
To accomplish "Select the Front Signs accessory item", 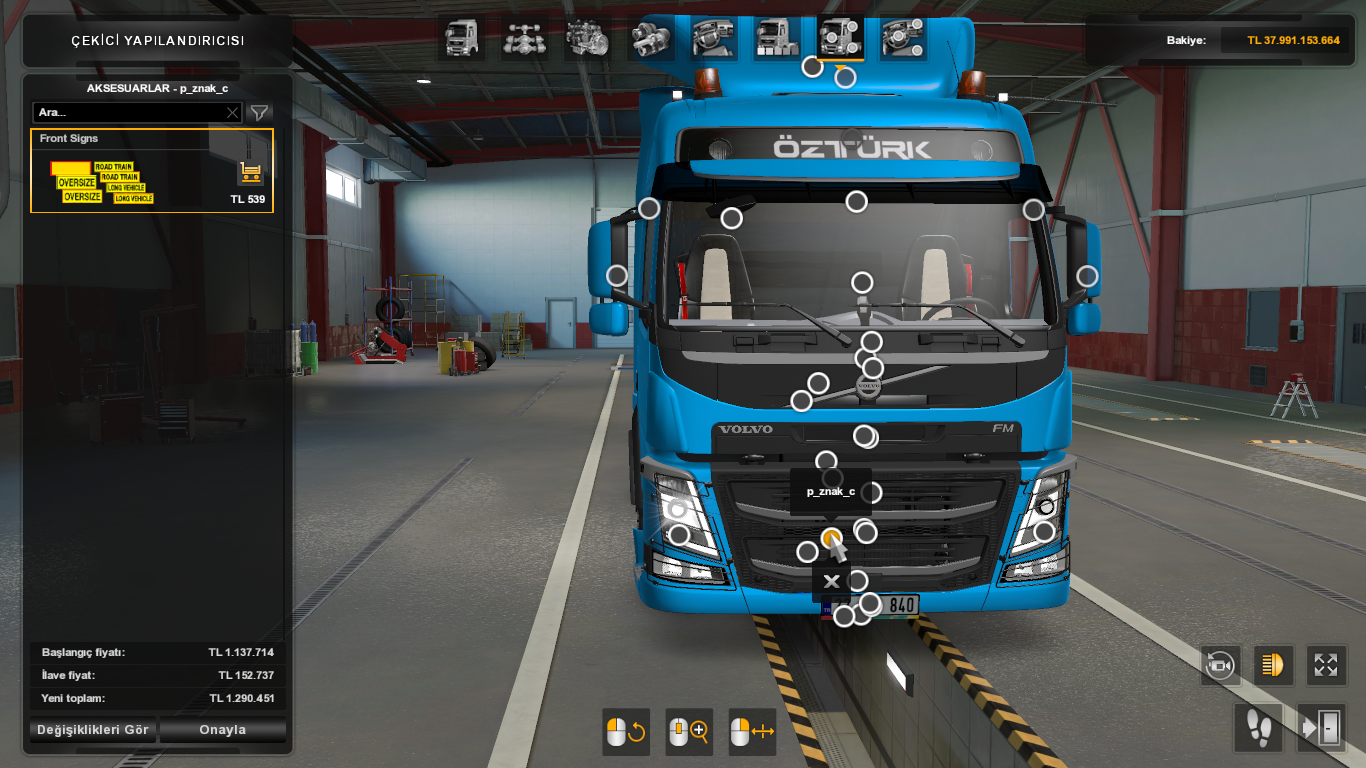I will coord(152,171).
